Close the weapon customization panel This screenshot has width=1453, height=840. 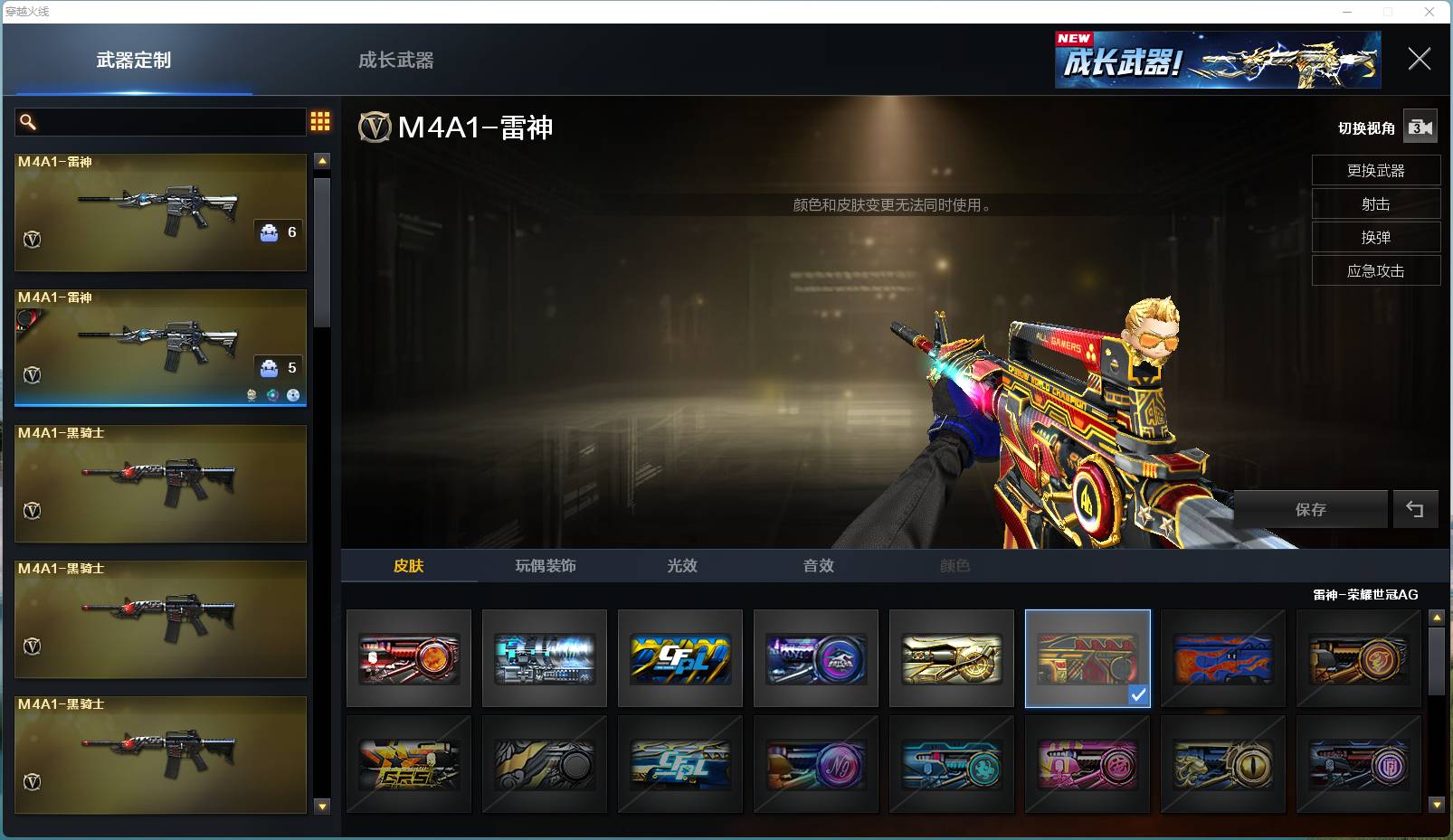point(1419,60)
